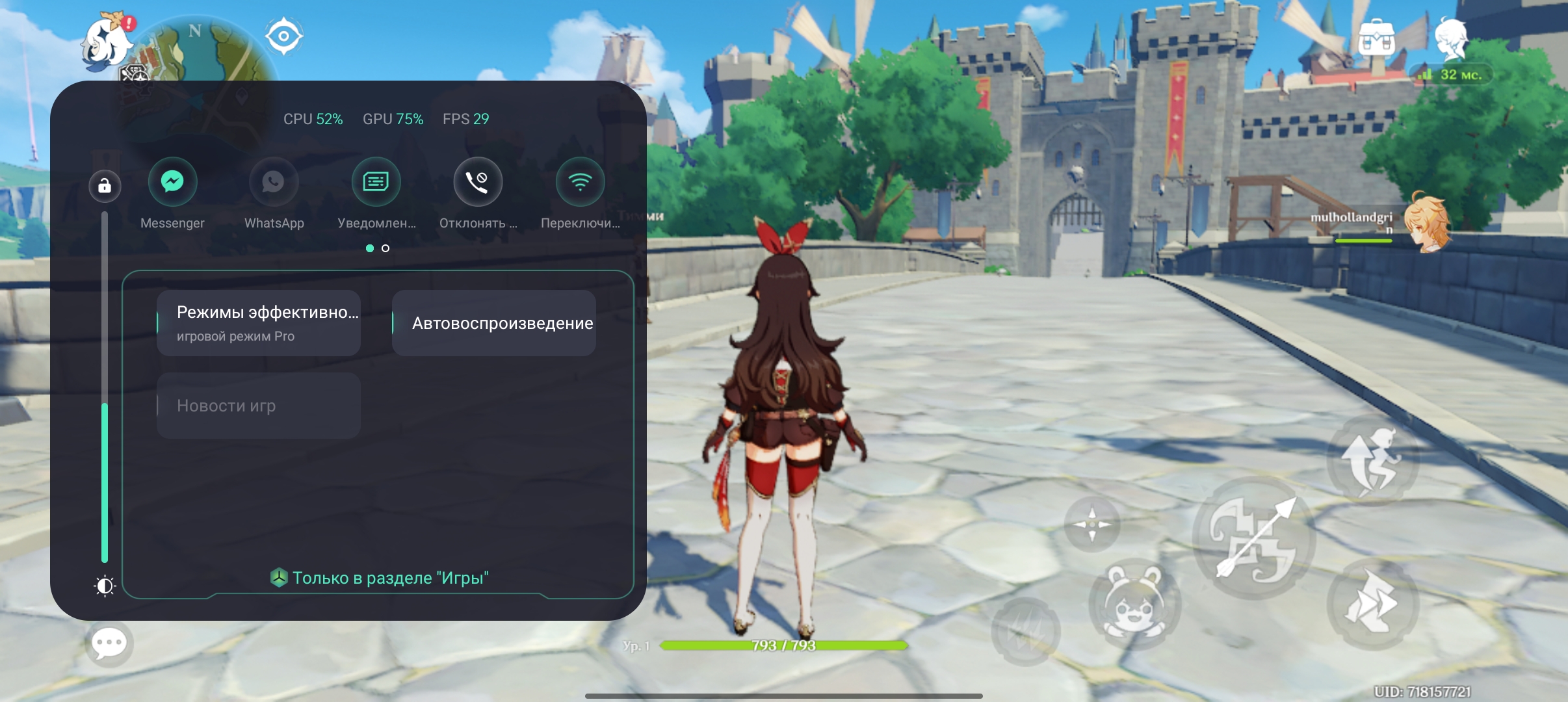Show the second page of shortcuts
Image resolution: width=1568 pixels, height=702 pixels.
[385, 248]
